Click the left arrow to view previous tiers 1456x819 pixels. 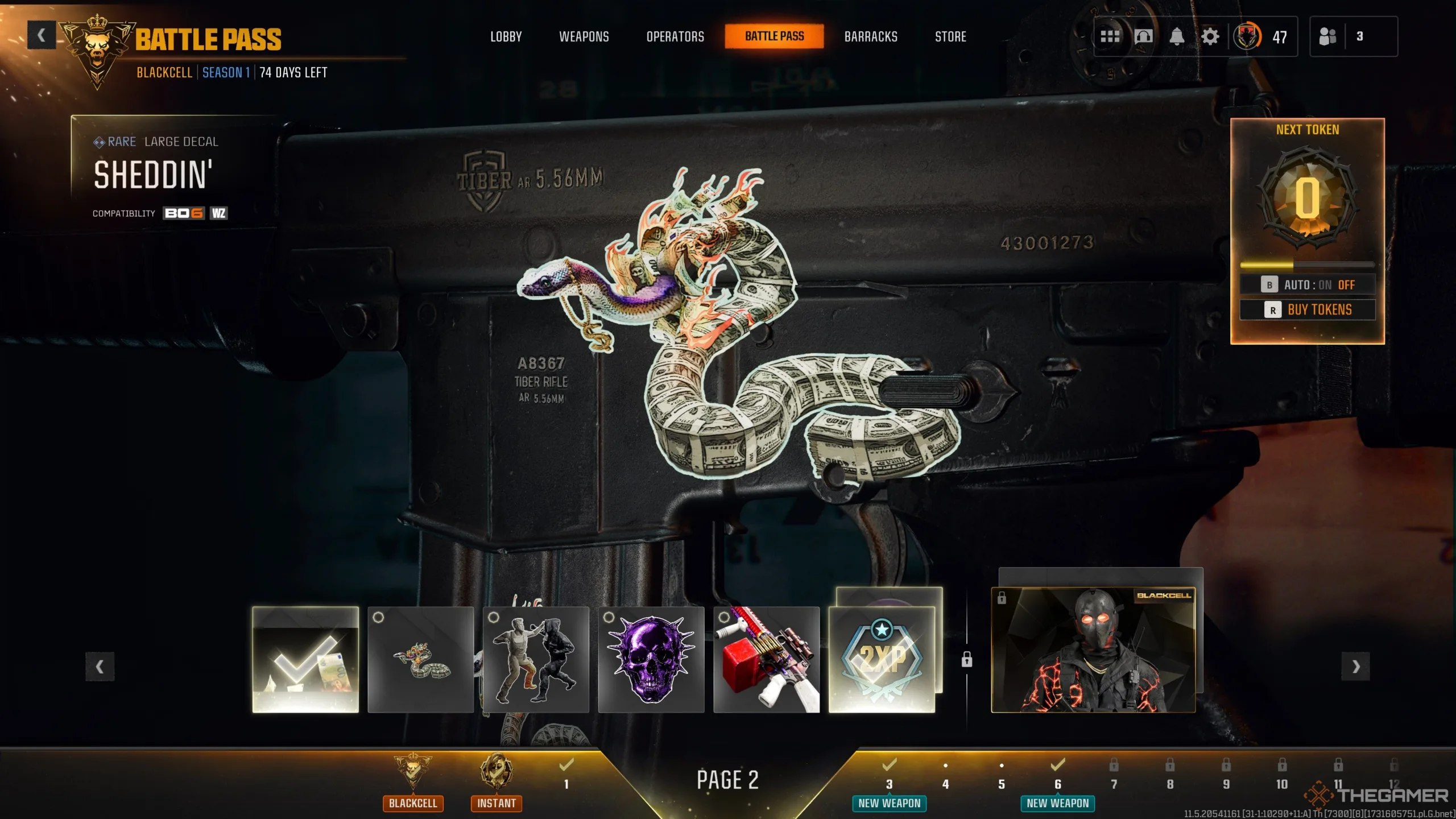tap(100, 665)
